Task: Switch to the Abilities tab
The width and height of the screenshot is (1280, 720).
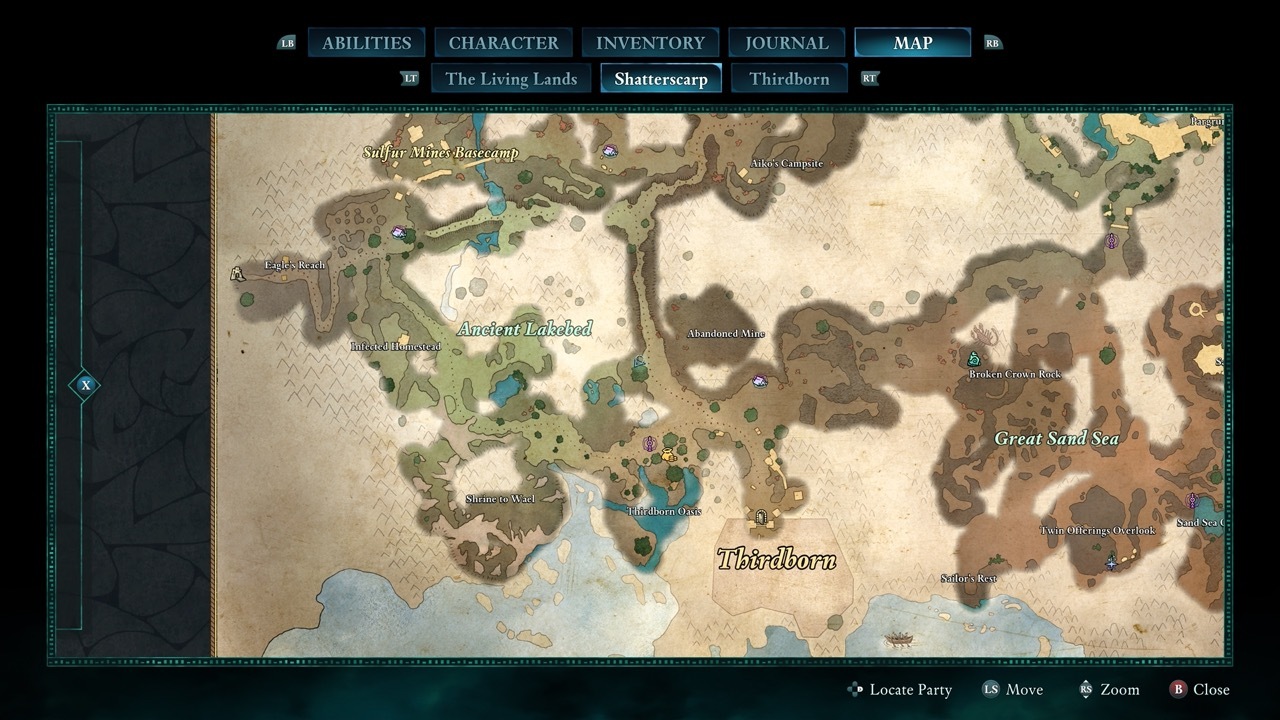Action: point(366,43)
